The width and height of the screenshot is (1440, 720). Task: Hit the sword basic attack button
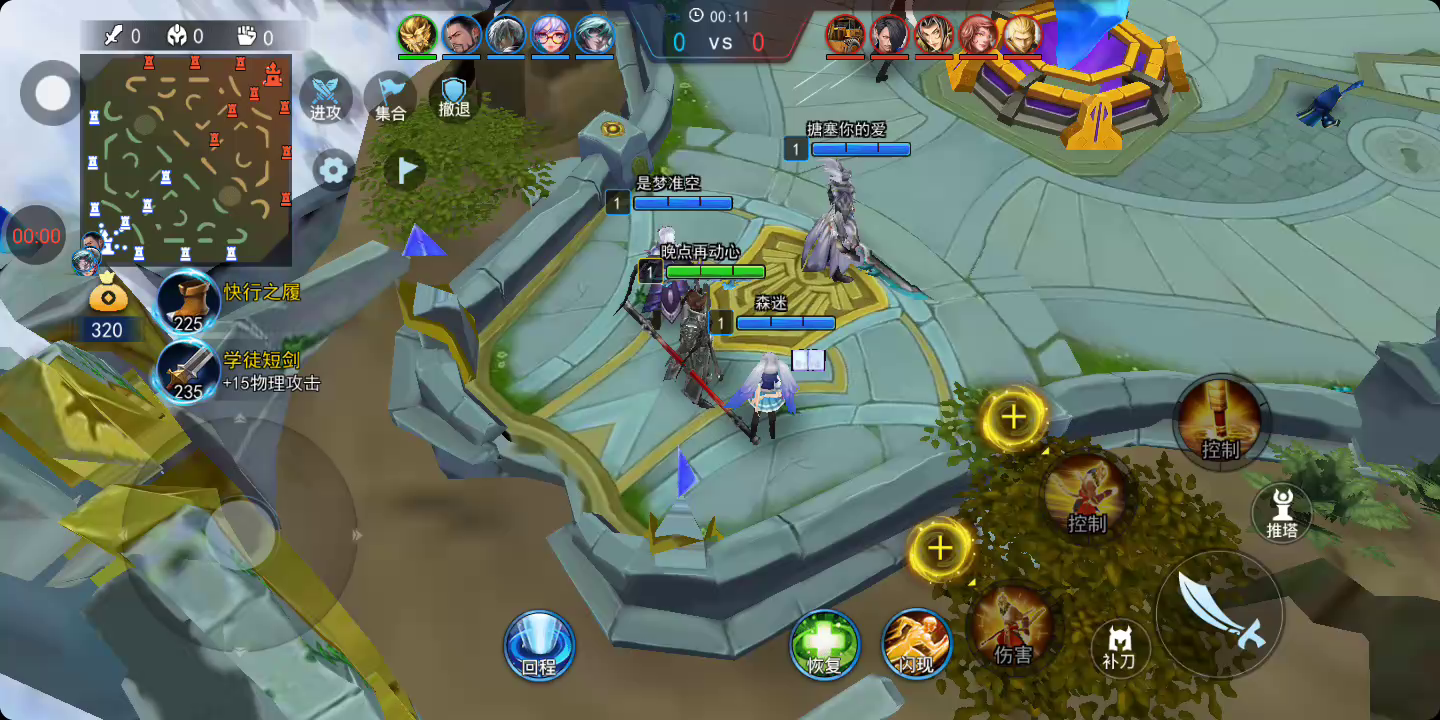(x=1219, y=614)
